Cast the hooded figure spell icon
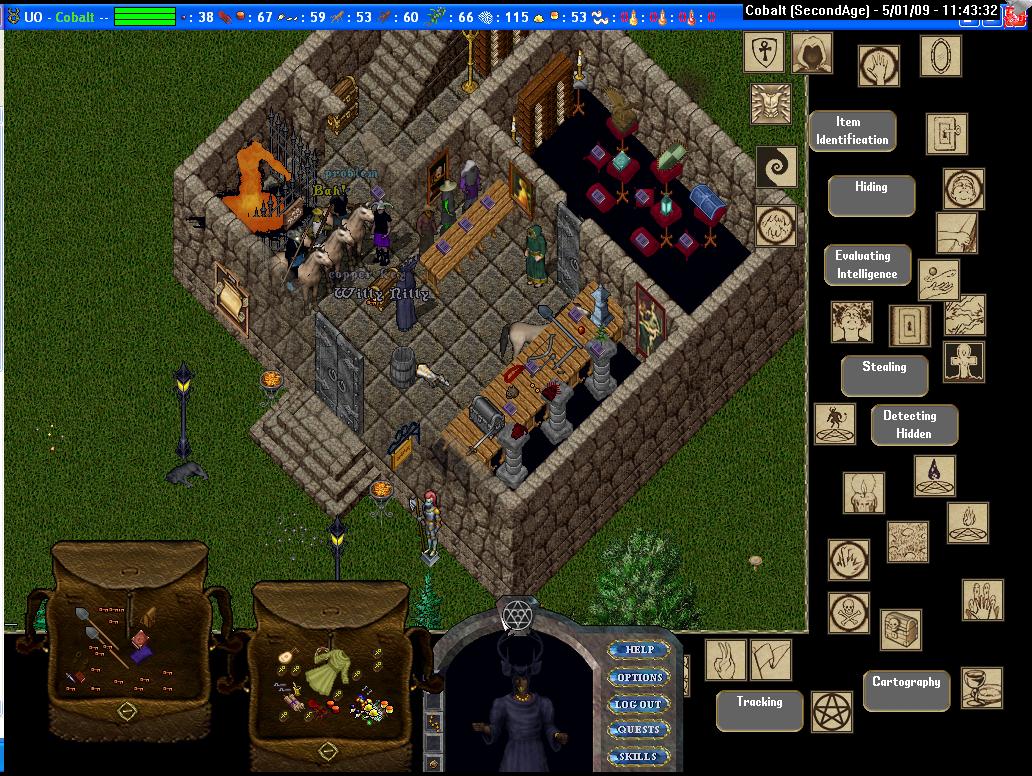 click(x=812, y=53)
